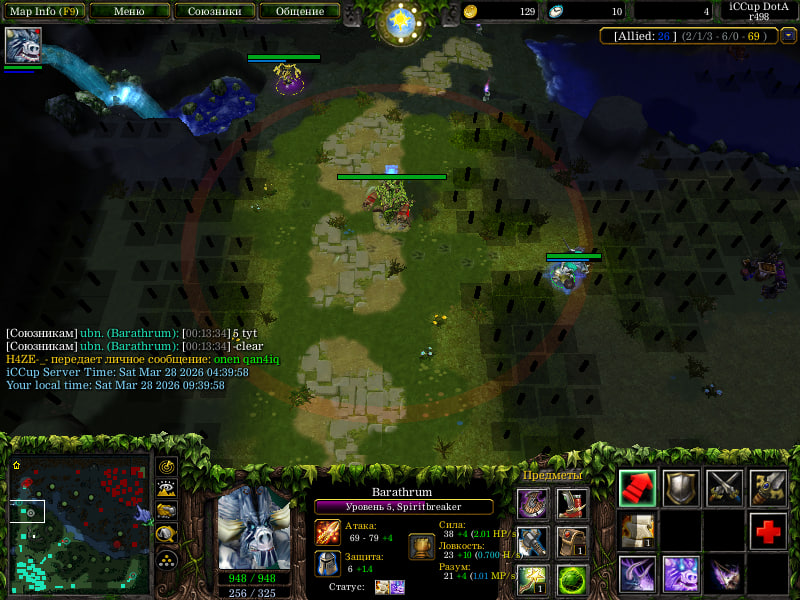Activate the Charge of Darkness ability

(637, 575)
